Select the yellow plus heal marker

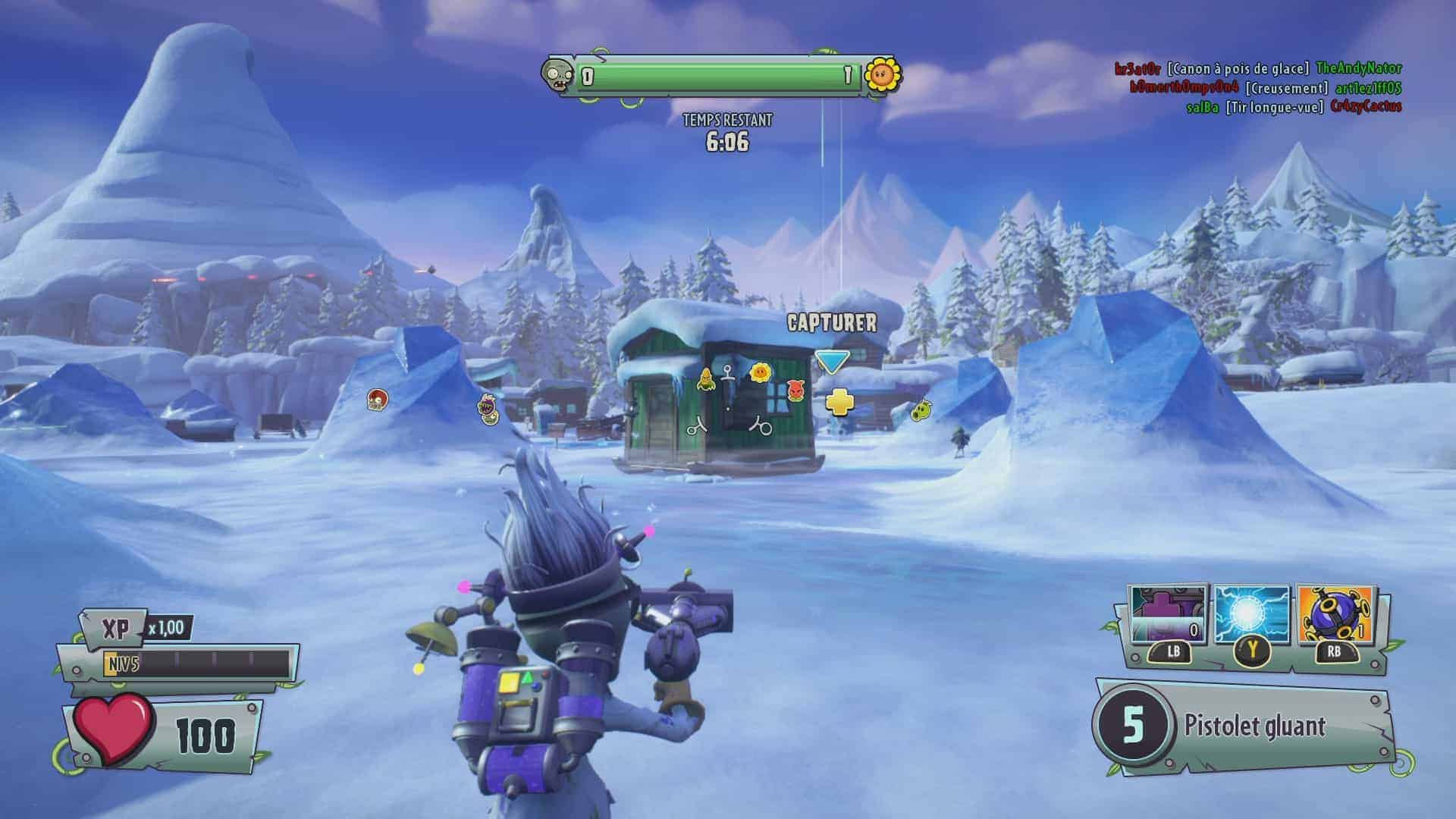838,402
